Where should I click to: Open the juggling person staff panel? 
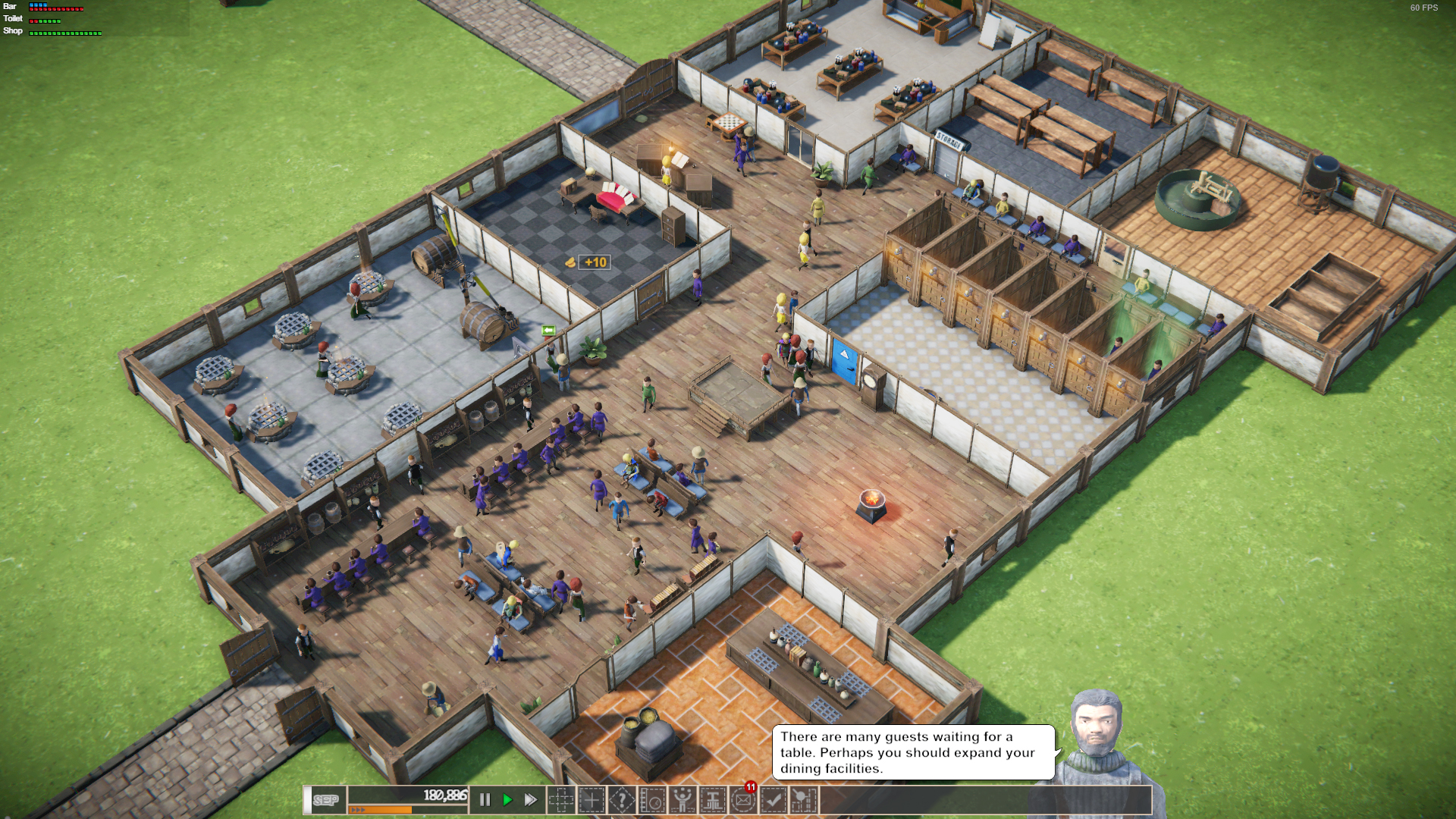click(x=682, y=799)
